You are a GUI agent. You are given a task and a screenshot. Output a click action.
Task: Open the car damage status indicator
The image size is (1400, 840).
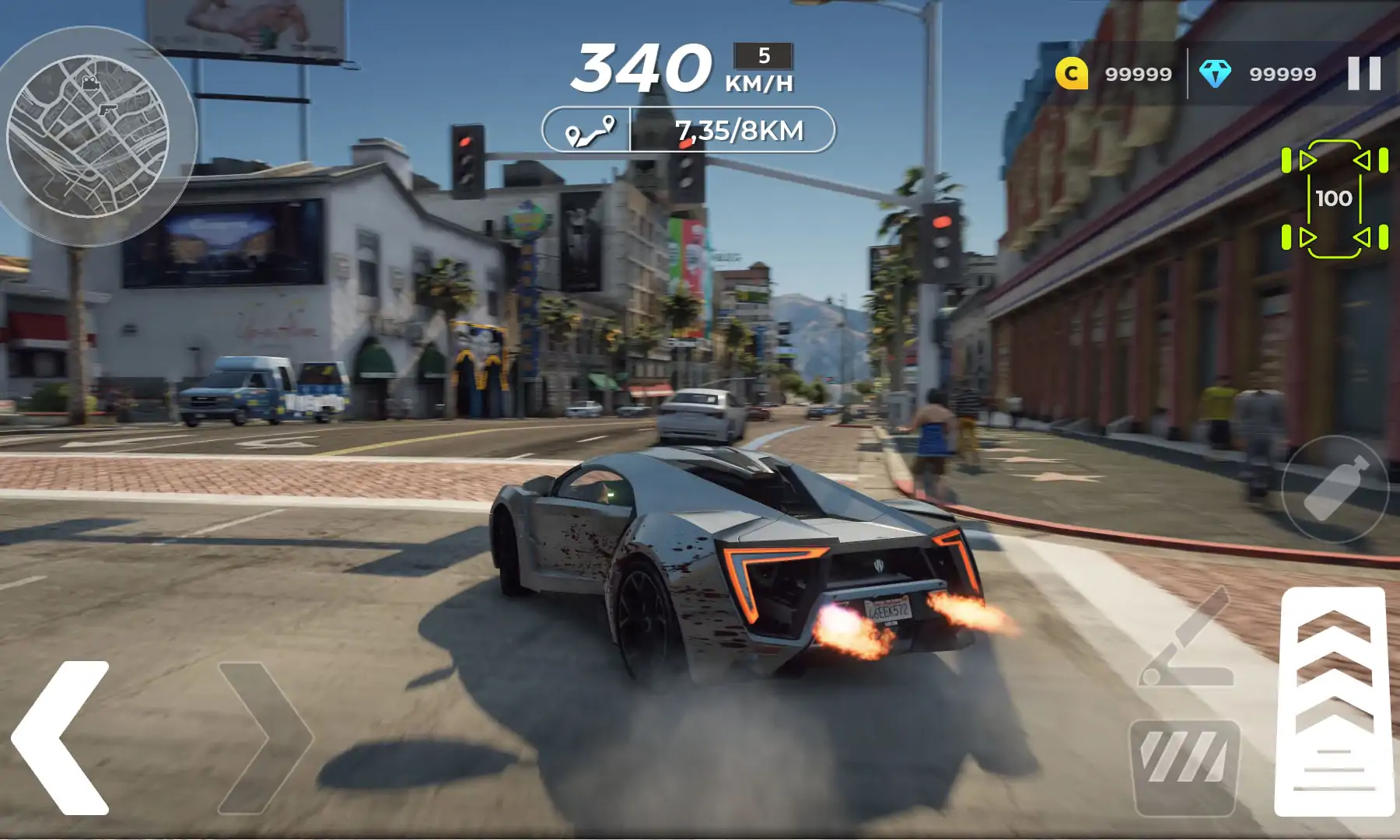click(x=1335, y=199)
